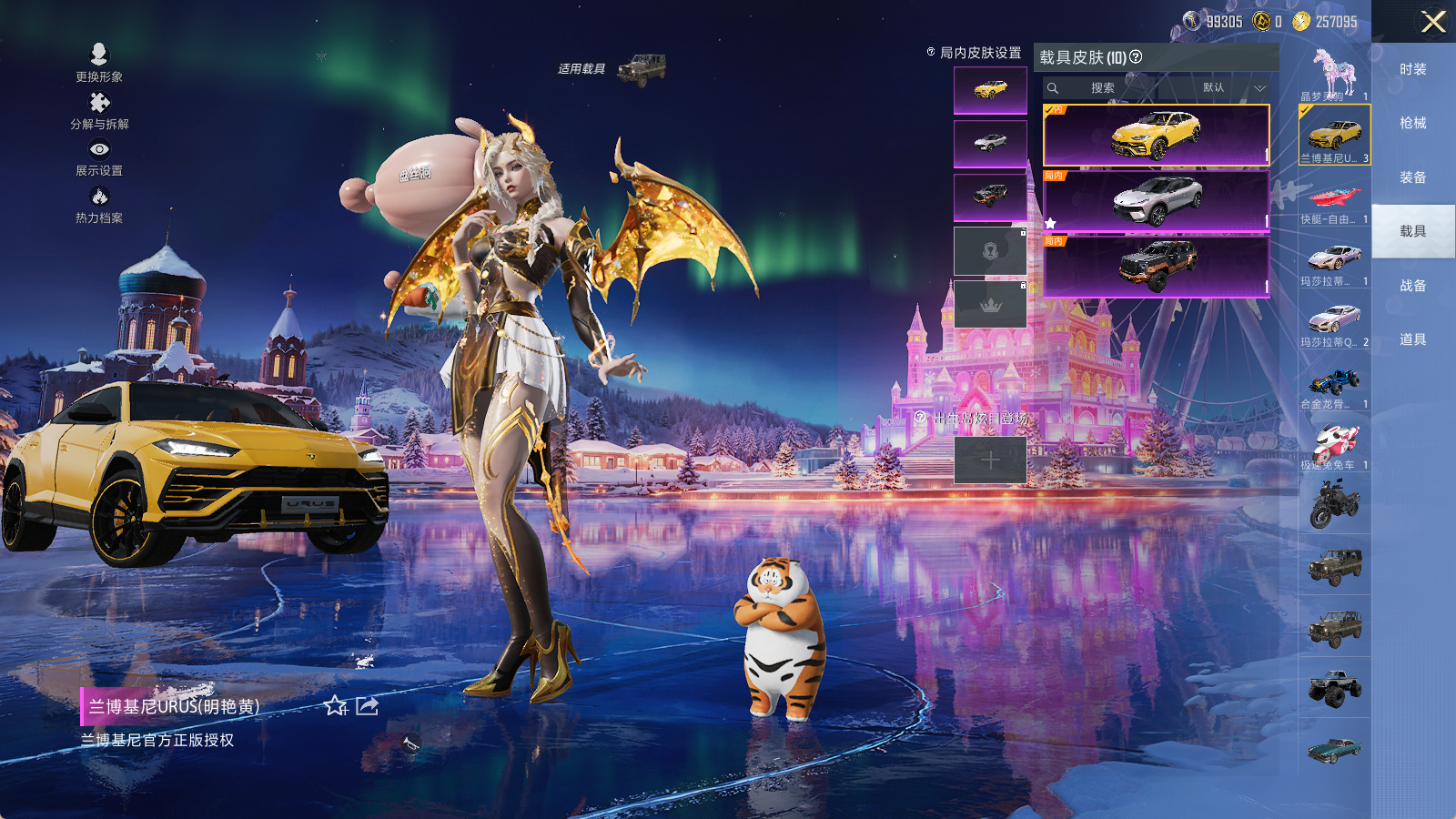The image size is (1456, 819).
Task: Click the search box in vehicle skins
Action: tap(1103, 88)
